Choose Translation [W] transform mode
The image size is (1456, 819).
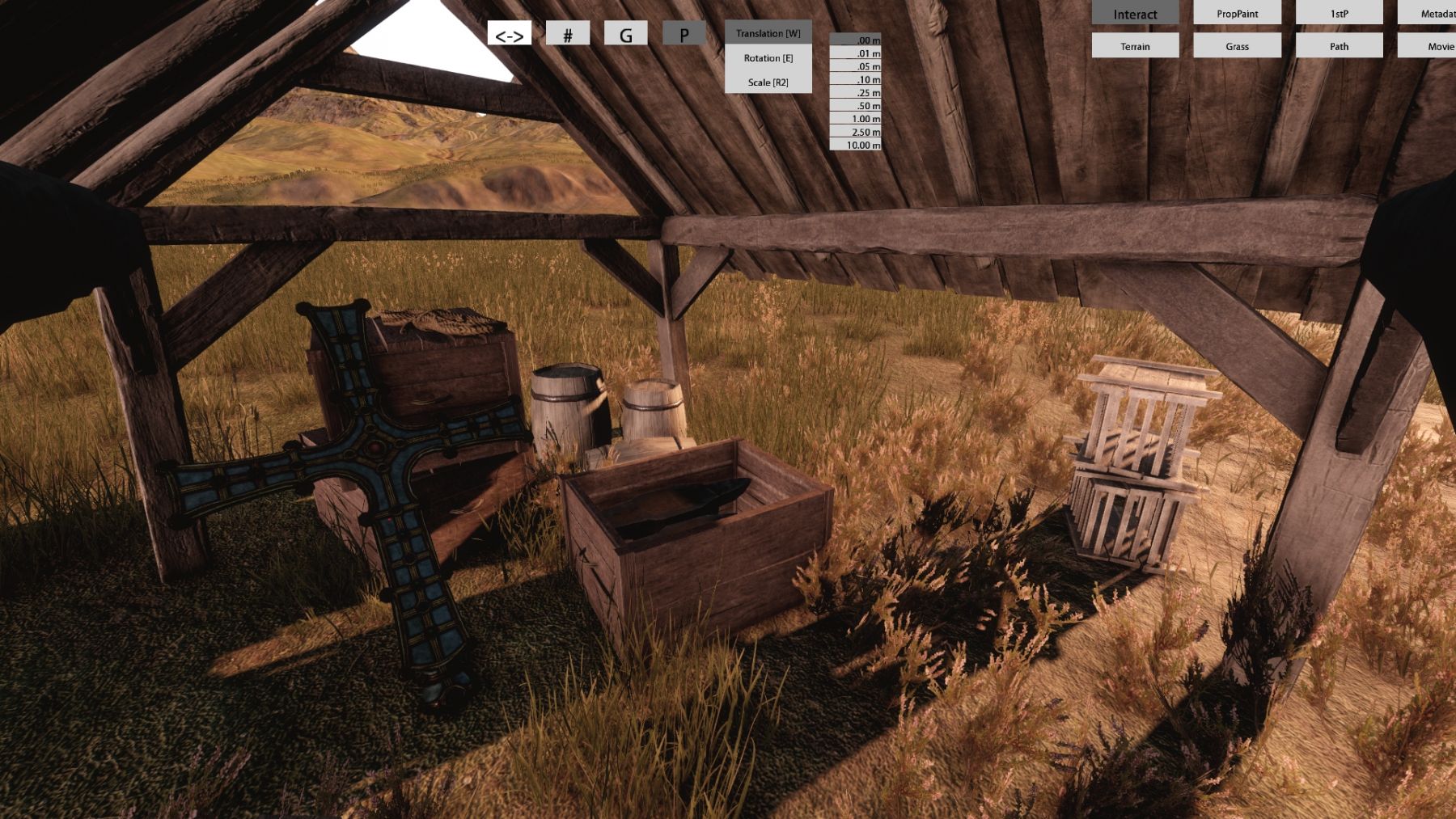coord(768,33)
